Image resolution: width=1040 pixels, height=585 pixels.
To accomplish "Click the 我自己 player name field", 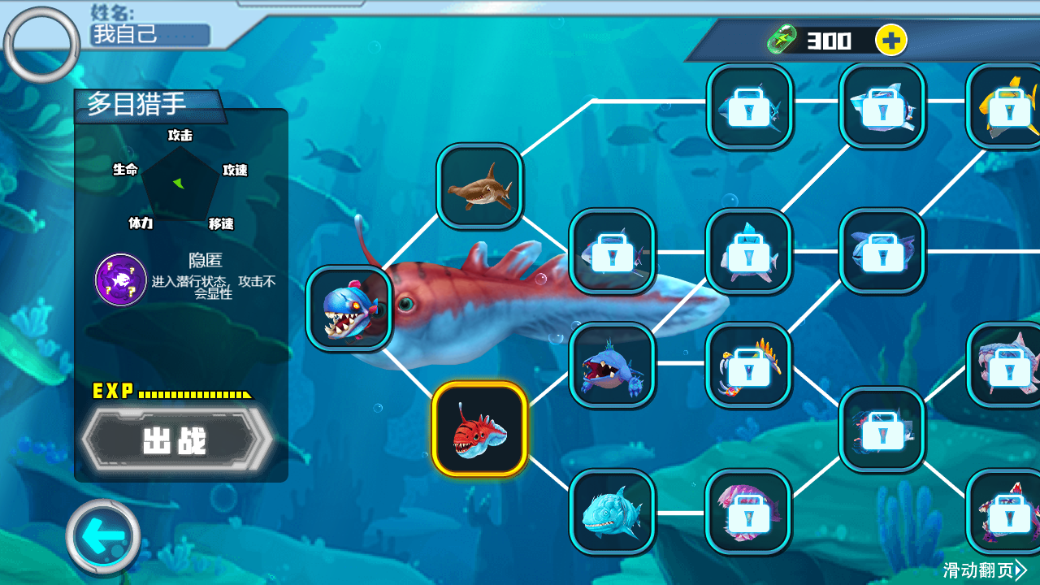I will point(150,35).
